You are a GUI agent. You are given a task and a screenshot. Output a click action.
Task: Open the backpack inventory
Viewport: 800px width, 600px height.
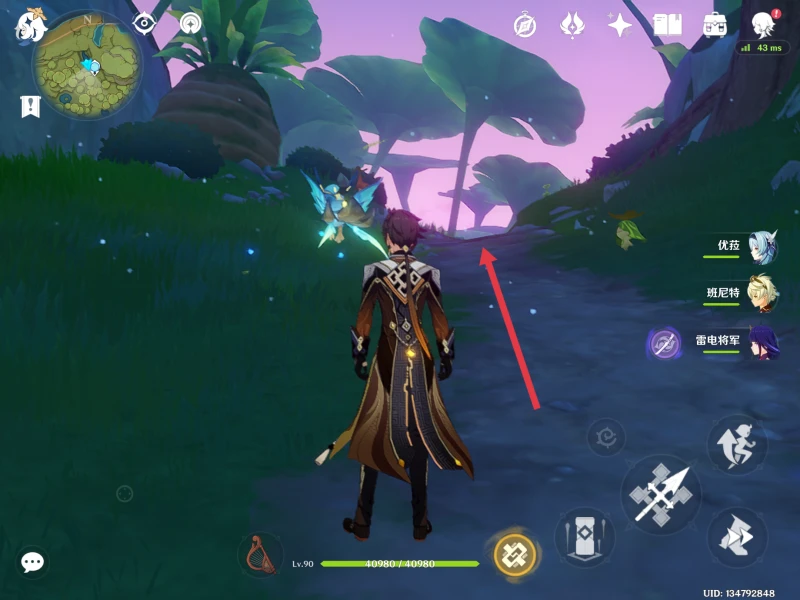(x=715, y=25)
